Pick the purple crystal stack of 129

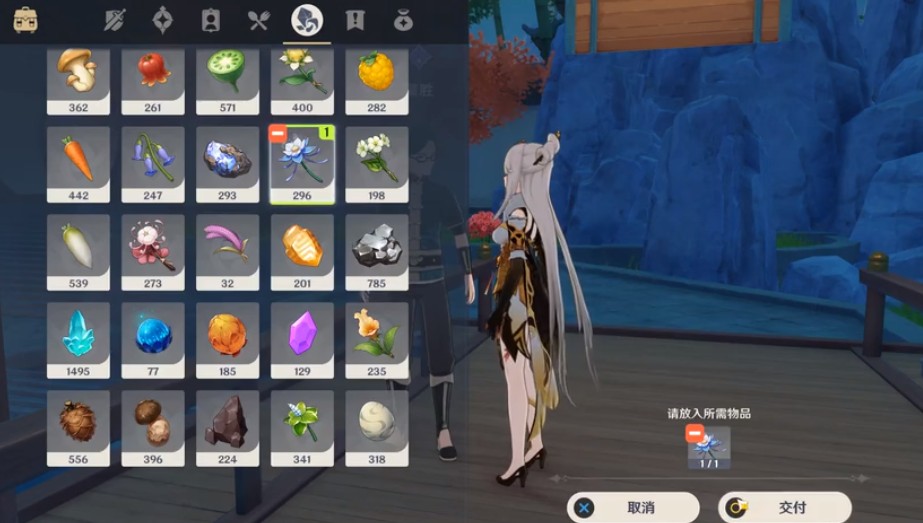[302, 340]
